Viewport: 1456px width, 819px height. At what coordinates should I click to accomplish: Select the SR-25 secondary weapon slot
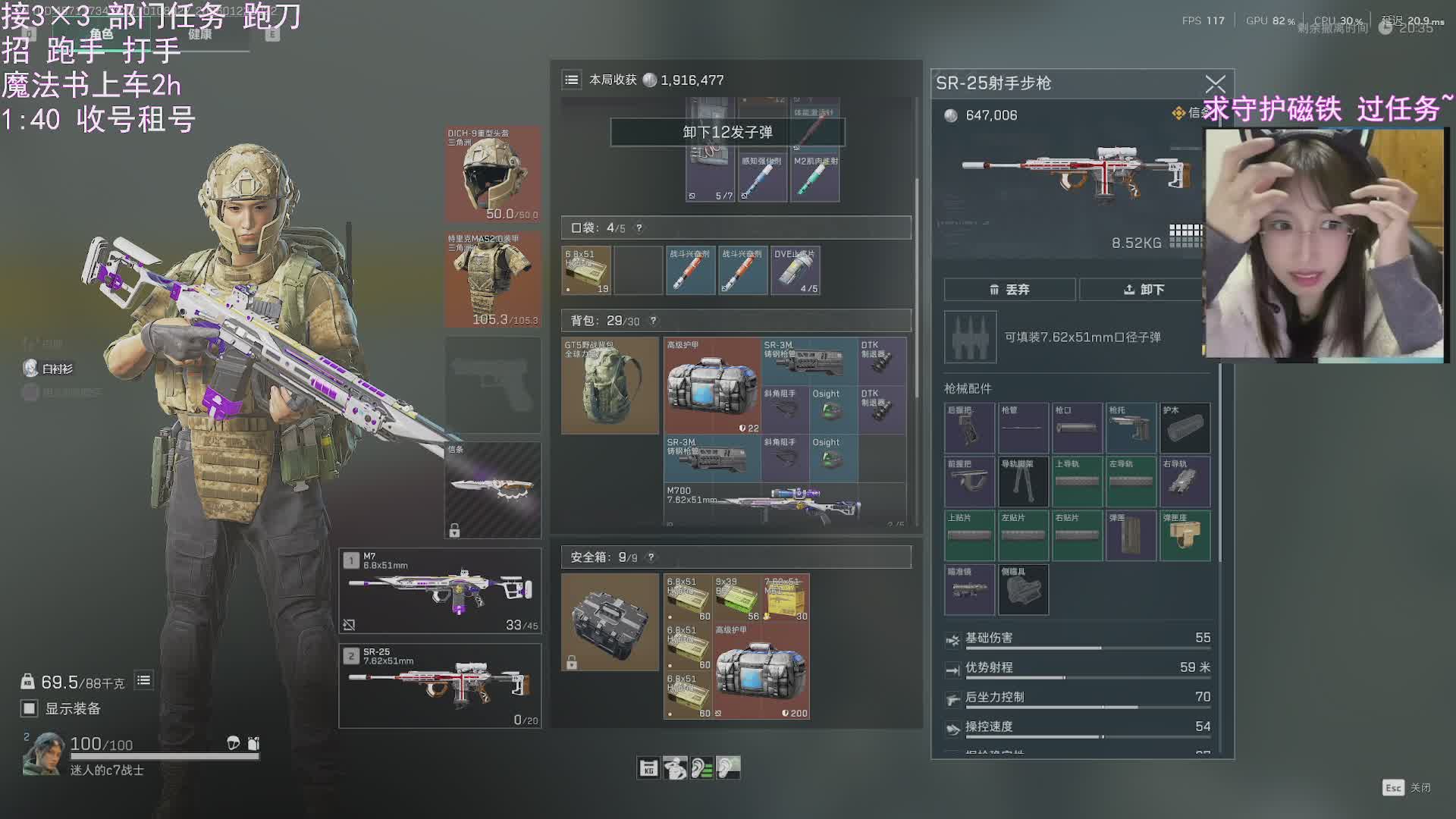coord(440,686)
